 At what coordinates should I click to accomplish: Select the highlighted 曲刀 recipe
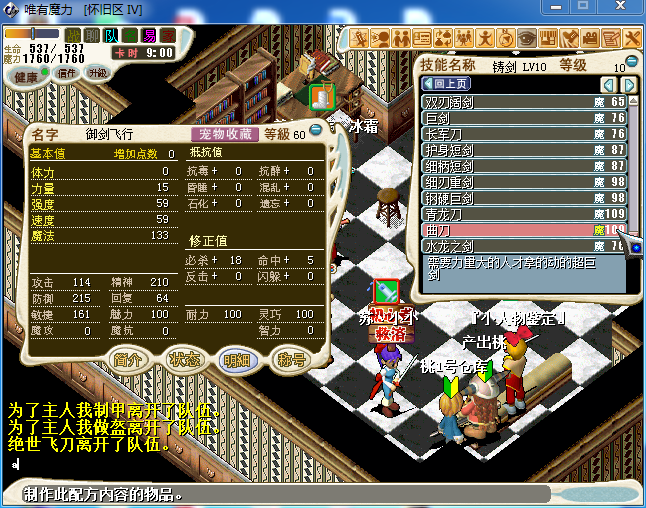point(510,230)
